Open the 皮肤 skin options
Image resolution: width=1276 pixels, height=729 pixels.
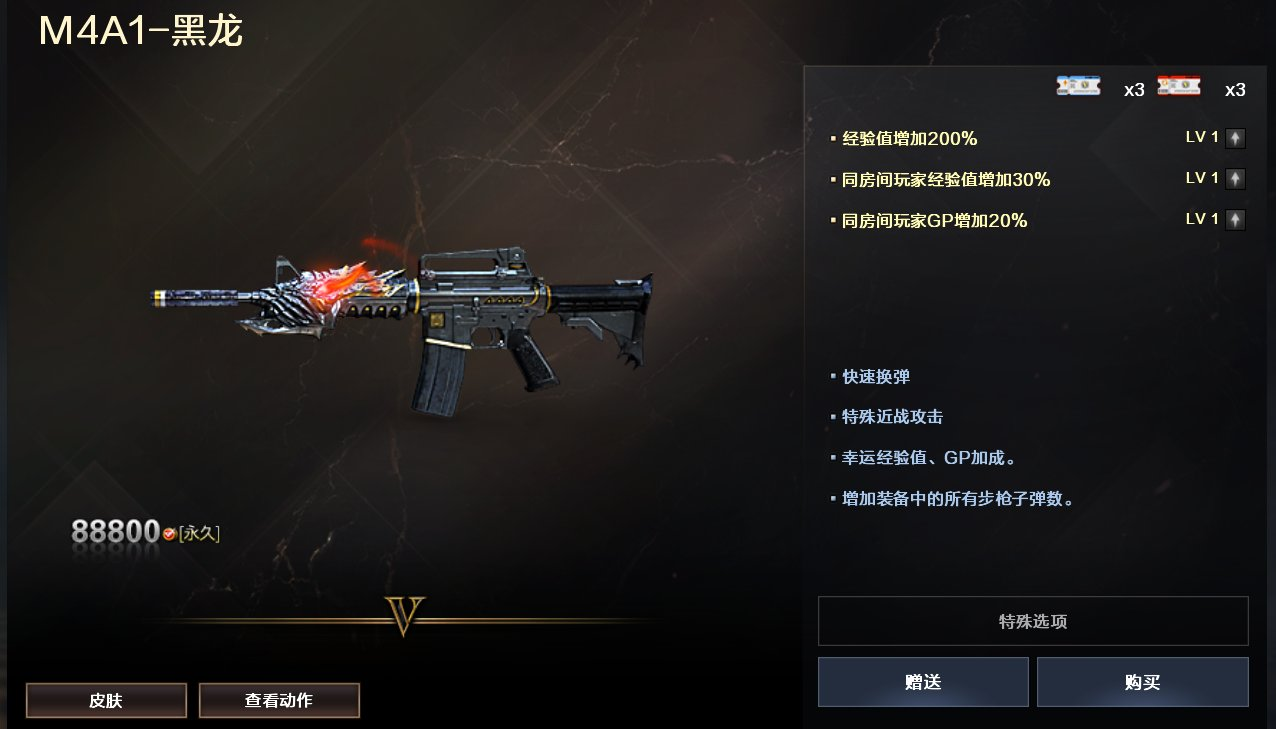[106, 701]
